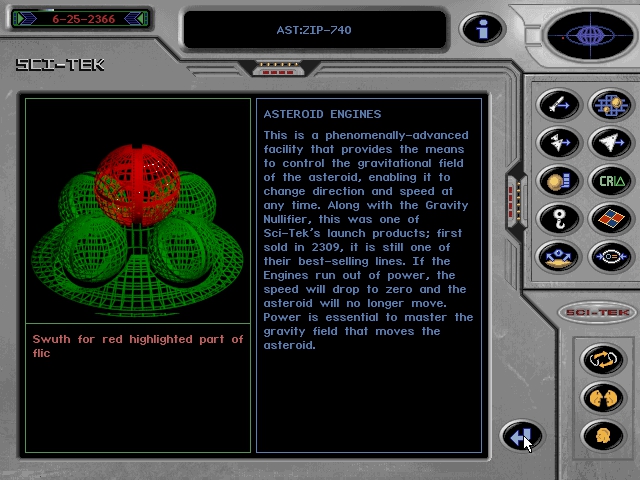Click the blue info button
The width and height of the screenshot is (640, 480).
point(481,30)
